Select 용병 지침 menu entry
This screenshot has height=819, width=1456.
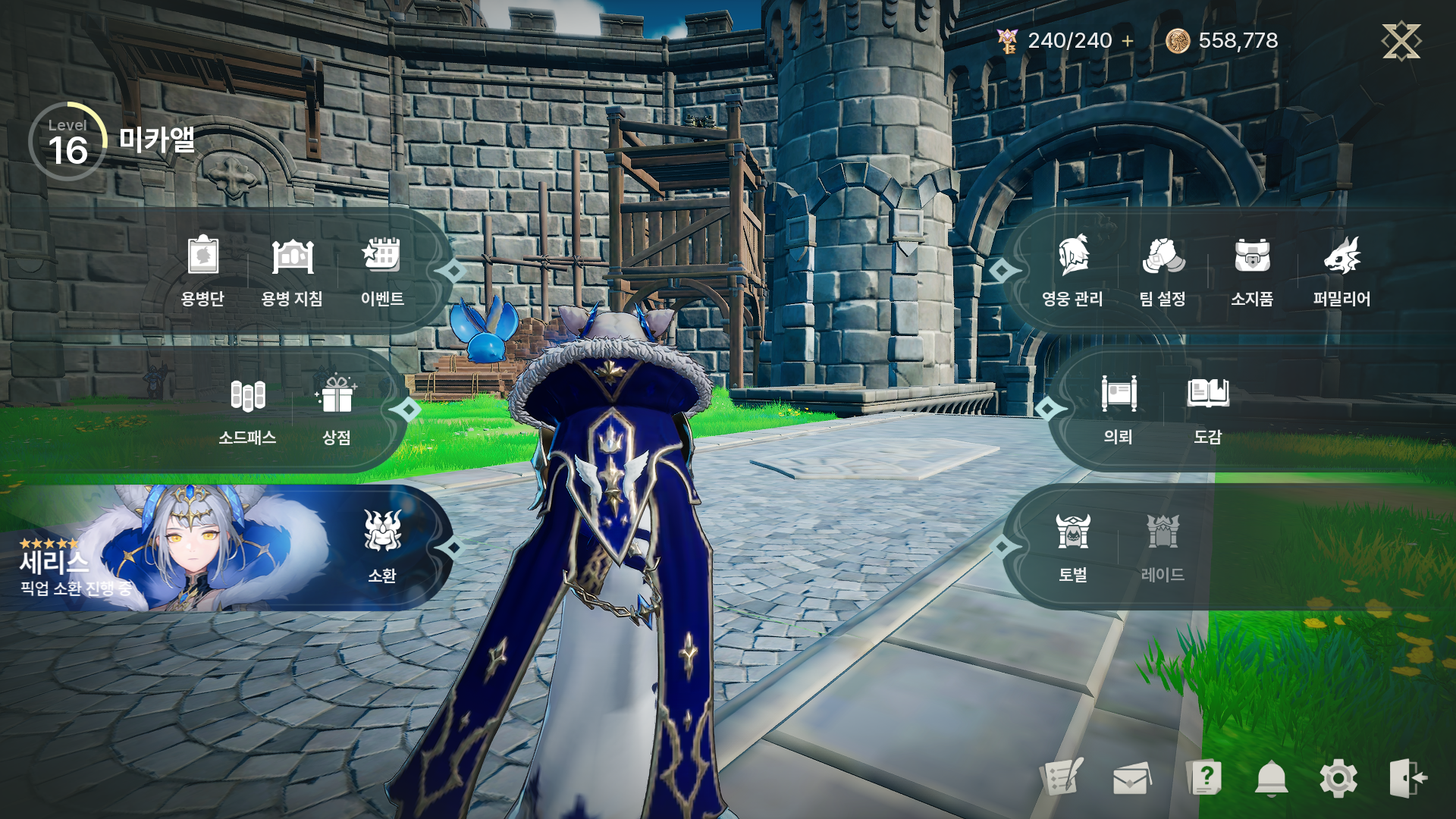[292, 269]
